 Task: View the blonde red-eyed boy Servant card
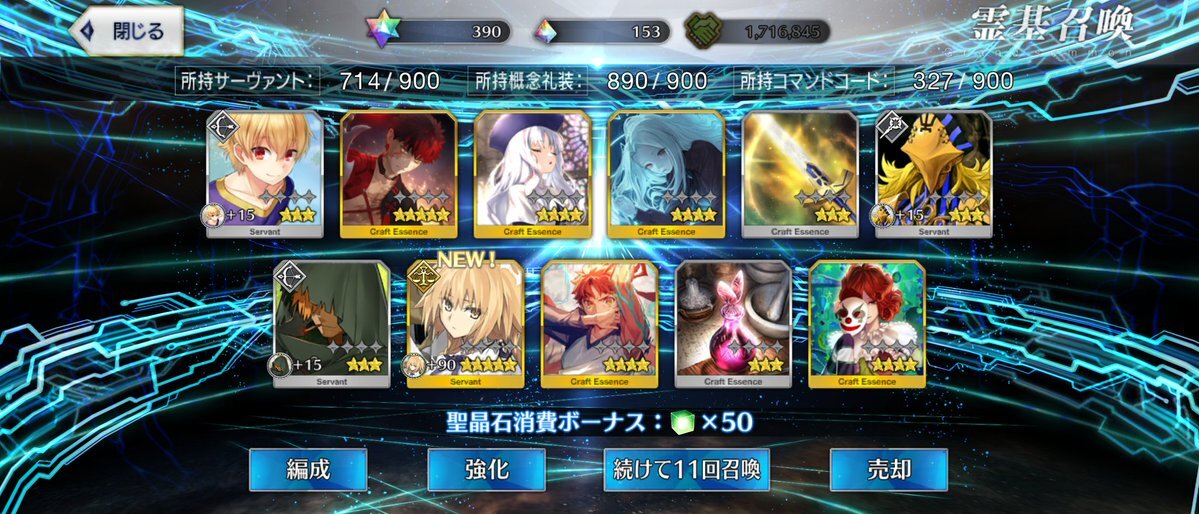[264, 174]
